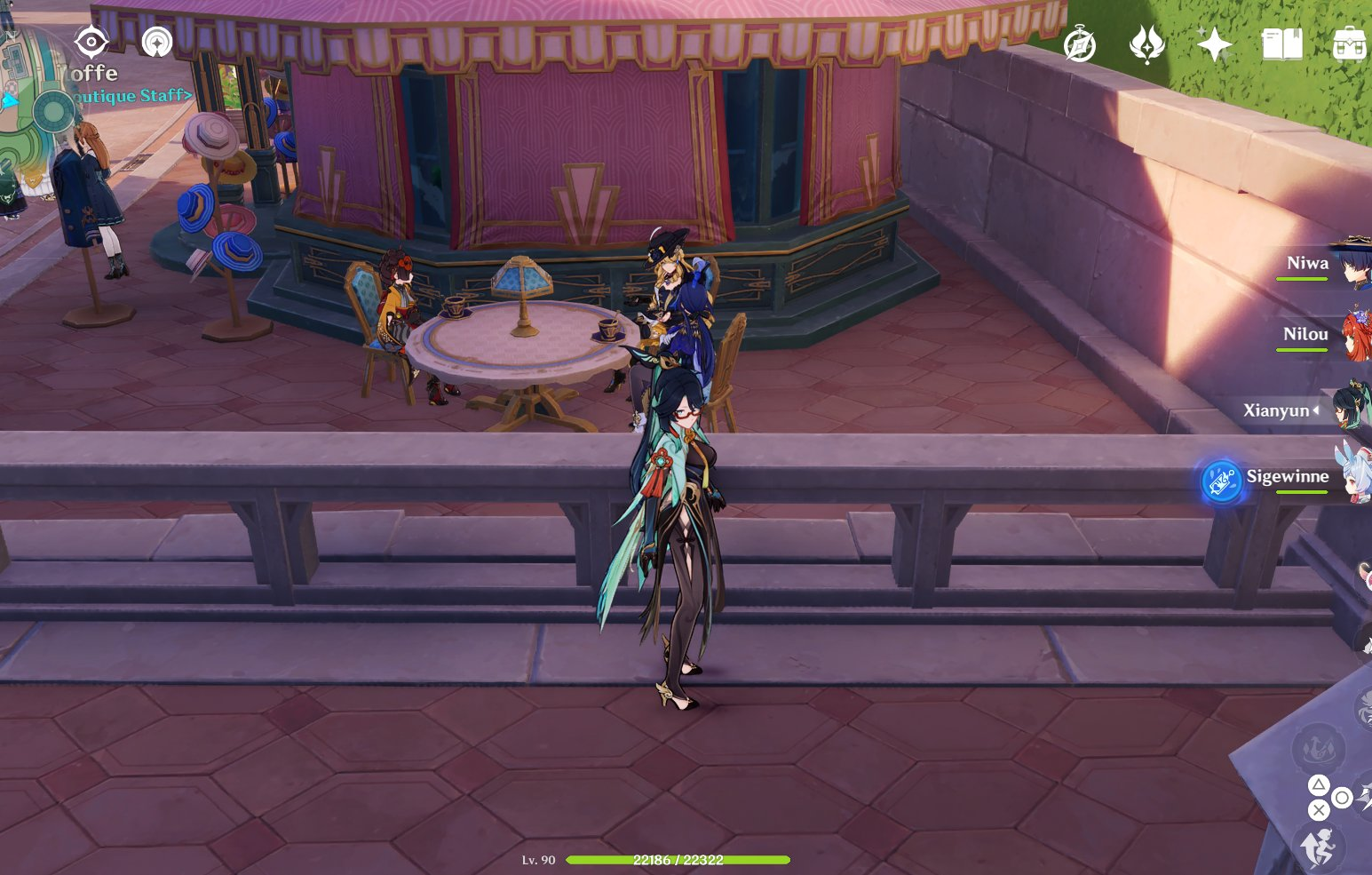This screenshot has width=1372, height=875.
Task: Open the winged battle pass icon
Action: pos(1146,44)
